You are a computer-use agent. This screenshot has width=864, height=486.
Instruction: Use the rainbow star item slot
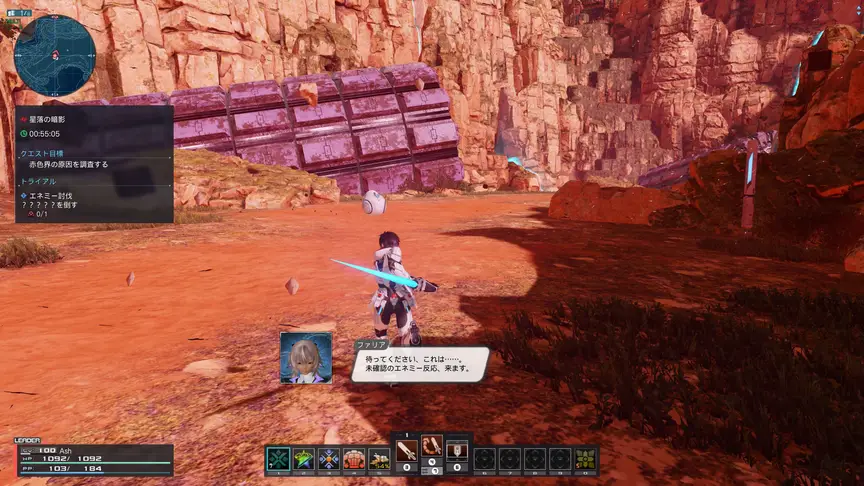click(303, 459)
